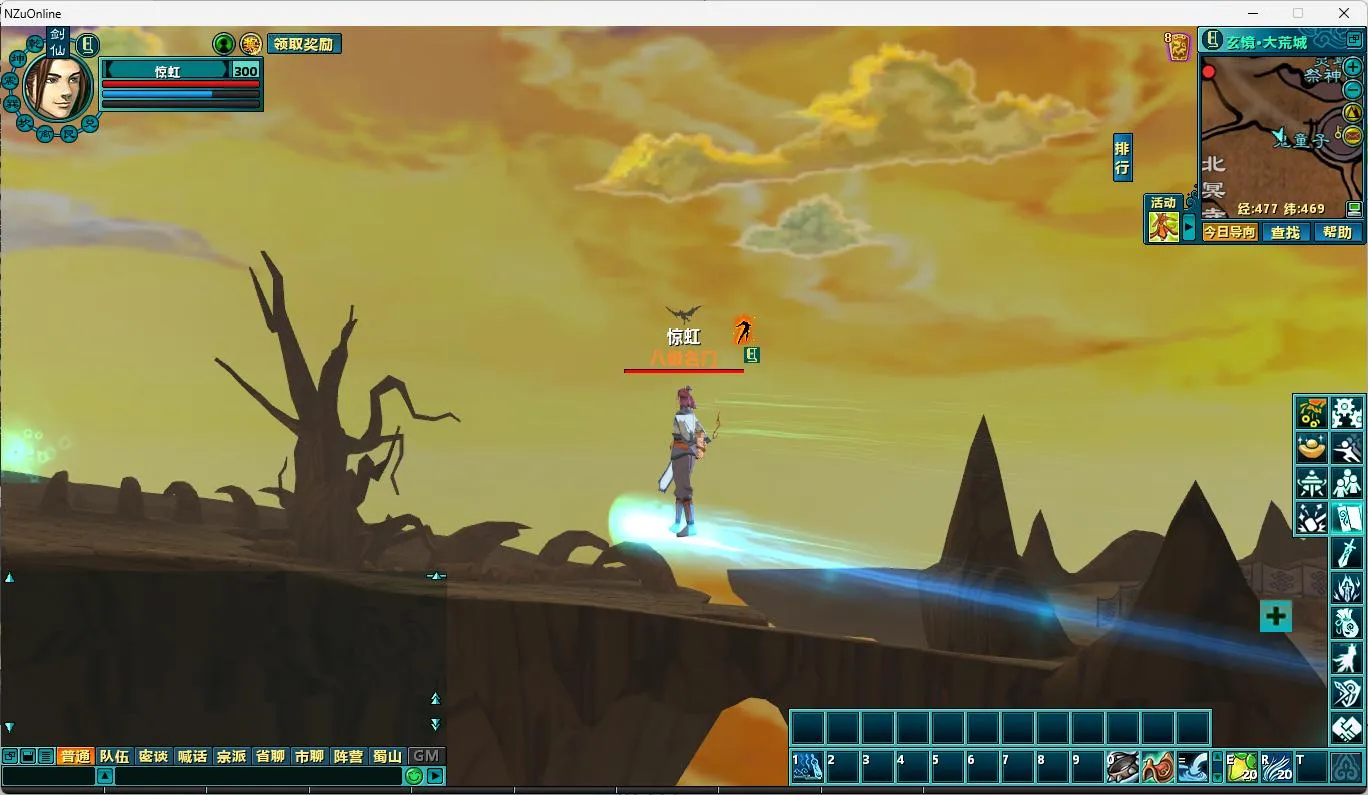Open the 帮助 help button
The image size is (1368, 795).
[1337, 232]
